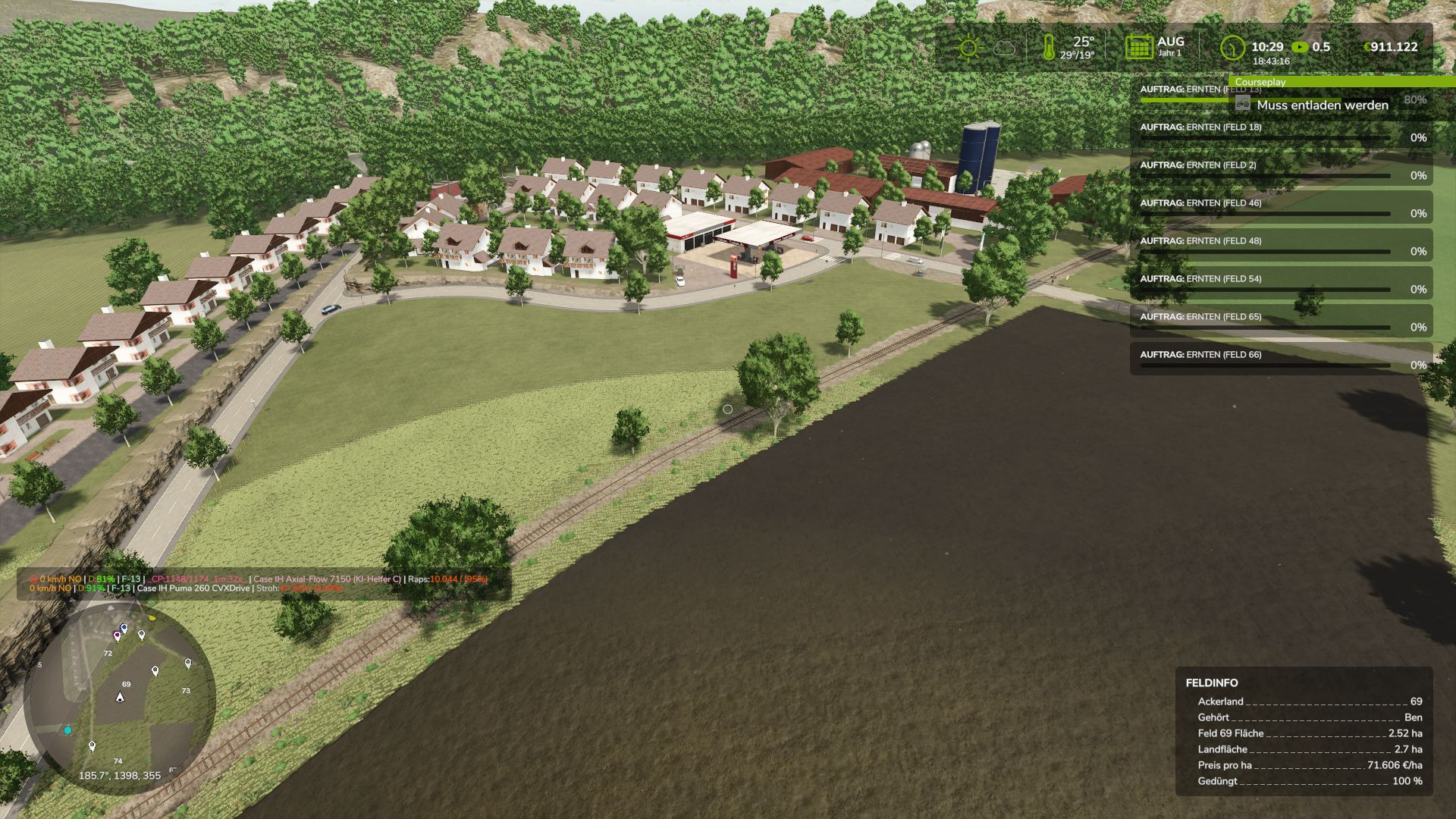This screenshot has width=1456, height=819.
Task: Click the sun weather icon
Action: tap(968, 48)
